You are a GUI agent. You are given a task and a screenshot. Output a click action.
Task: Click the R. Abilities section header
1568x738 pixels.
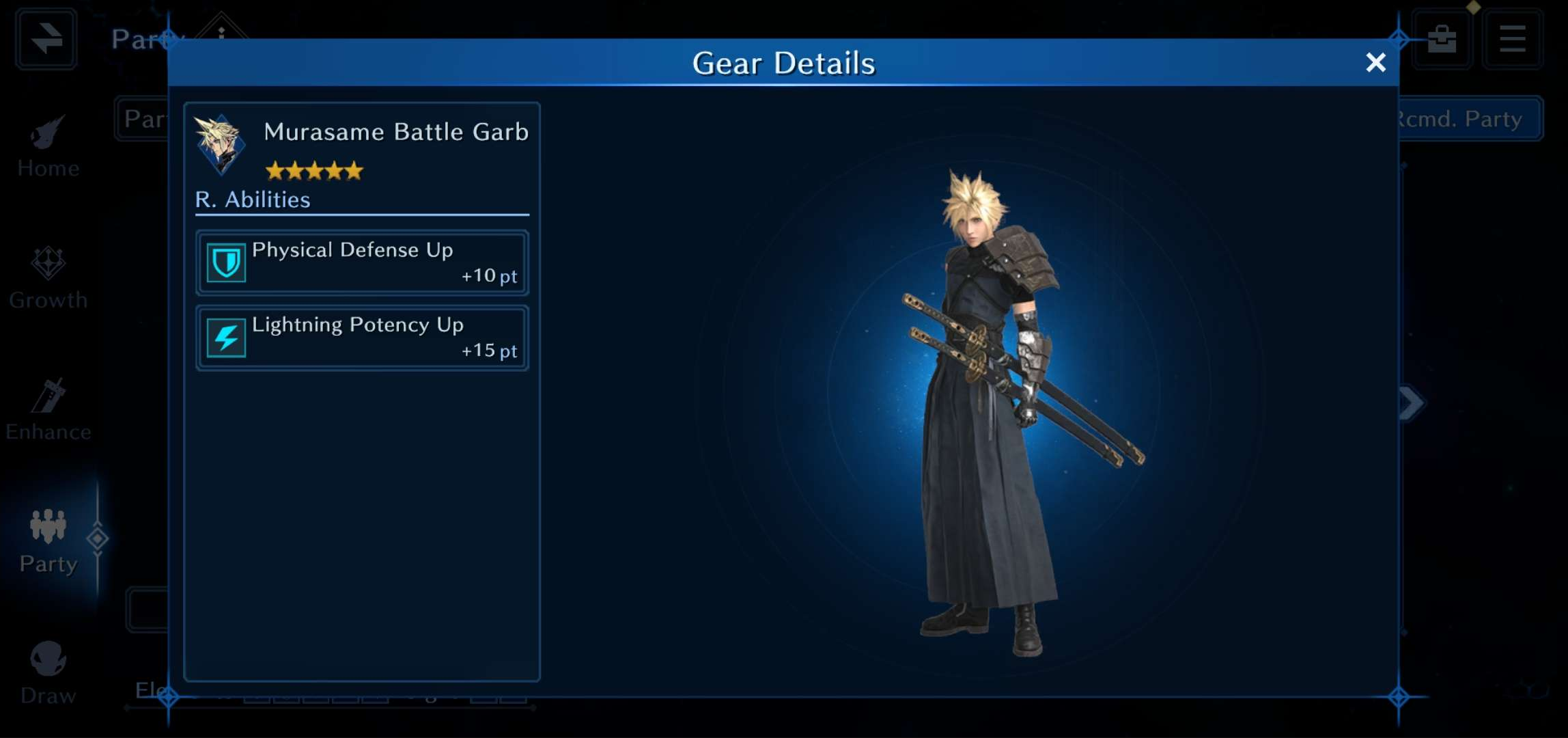pyautogui.click(x=252, y=199)
